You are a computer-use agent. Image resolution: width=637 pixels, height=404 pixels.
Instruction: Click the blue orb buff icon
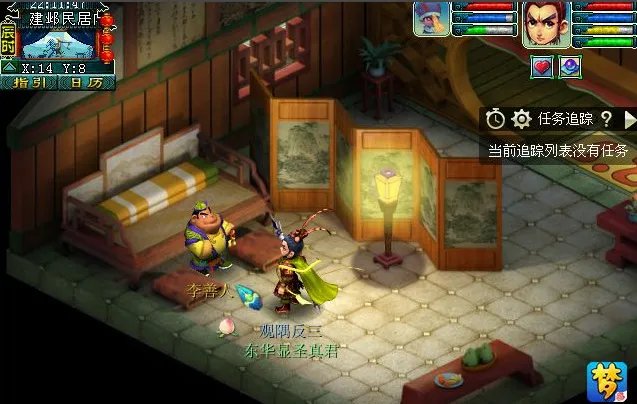tap(568, 66)
